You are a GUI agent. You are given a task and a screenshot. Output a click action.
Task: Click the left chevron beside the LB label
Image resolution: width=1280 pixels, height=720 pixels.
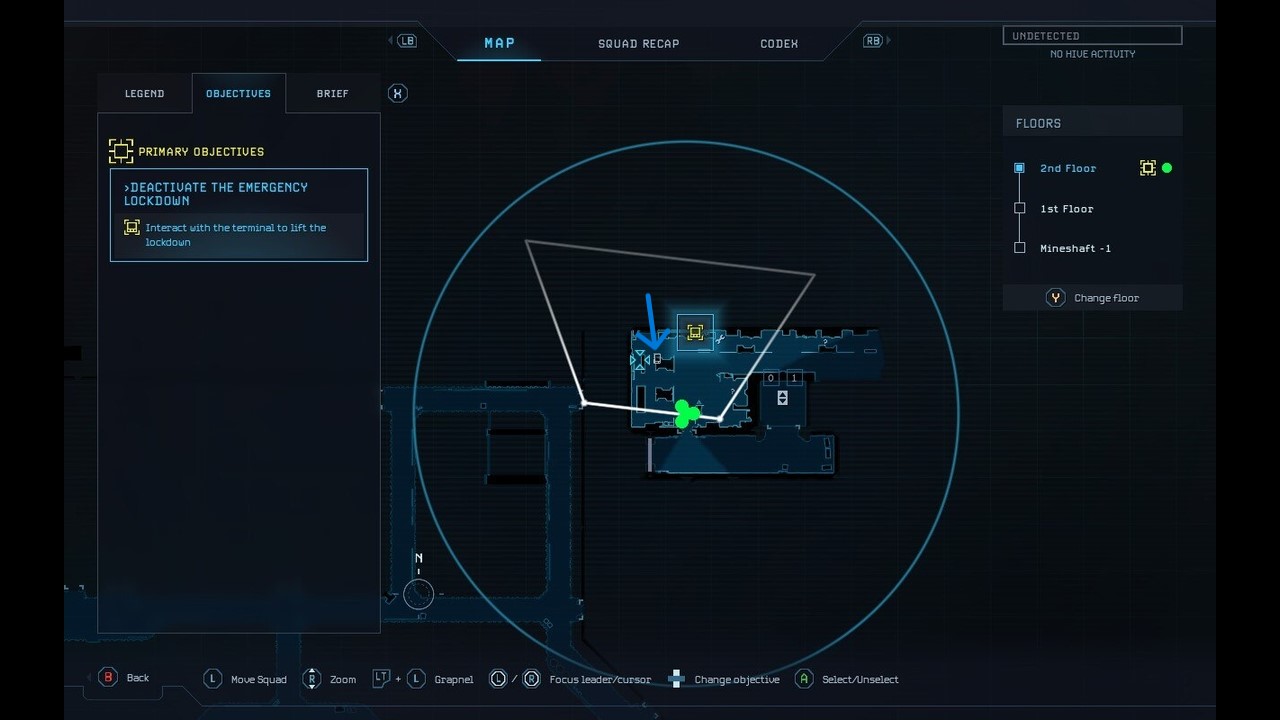pyautogui.click(x=389, y=40)
